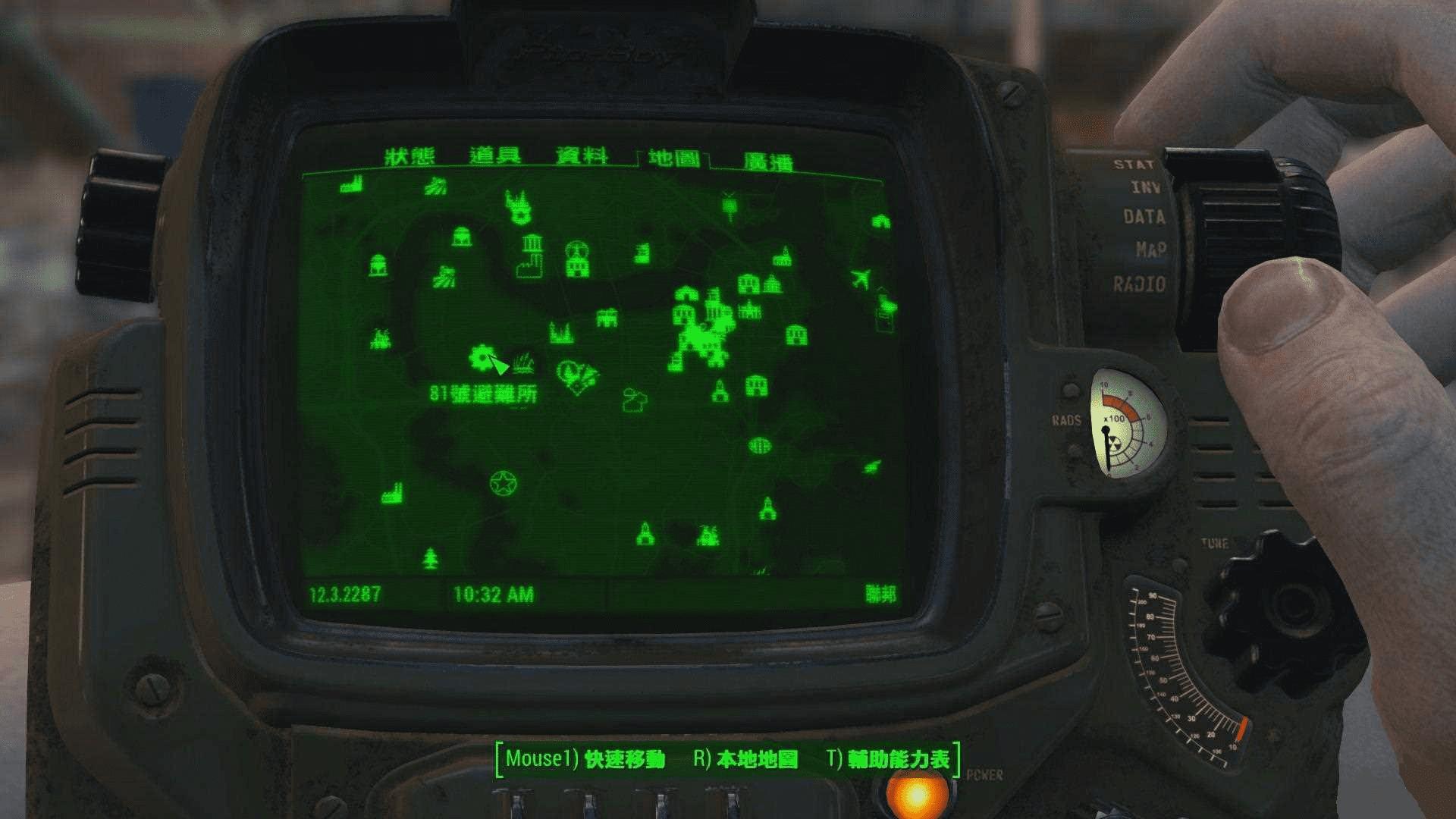
Task: Open 本地地圖 local map
Action: tap(746, 759)
